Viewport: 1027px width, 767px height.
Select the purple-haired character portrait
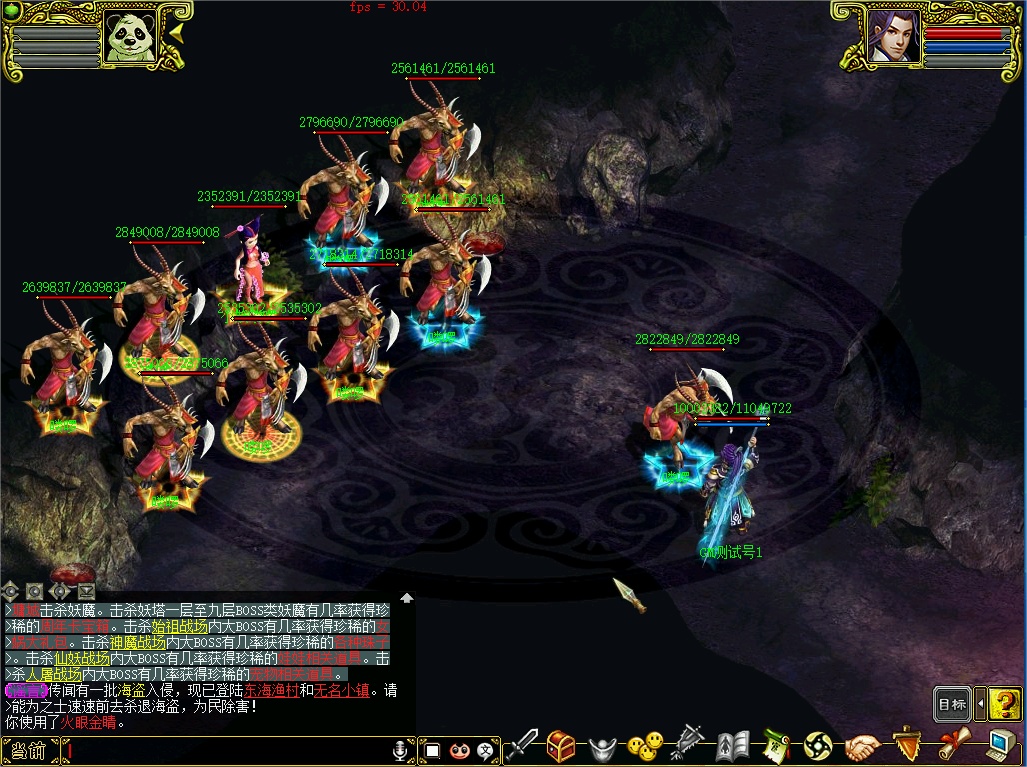click(892, 38)
